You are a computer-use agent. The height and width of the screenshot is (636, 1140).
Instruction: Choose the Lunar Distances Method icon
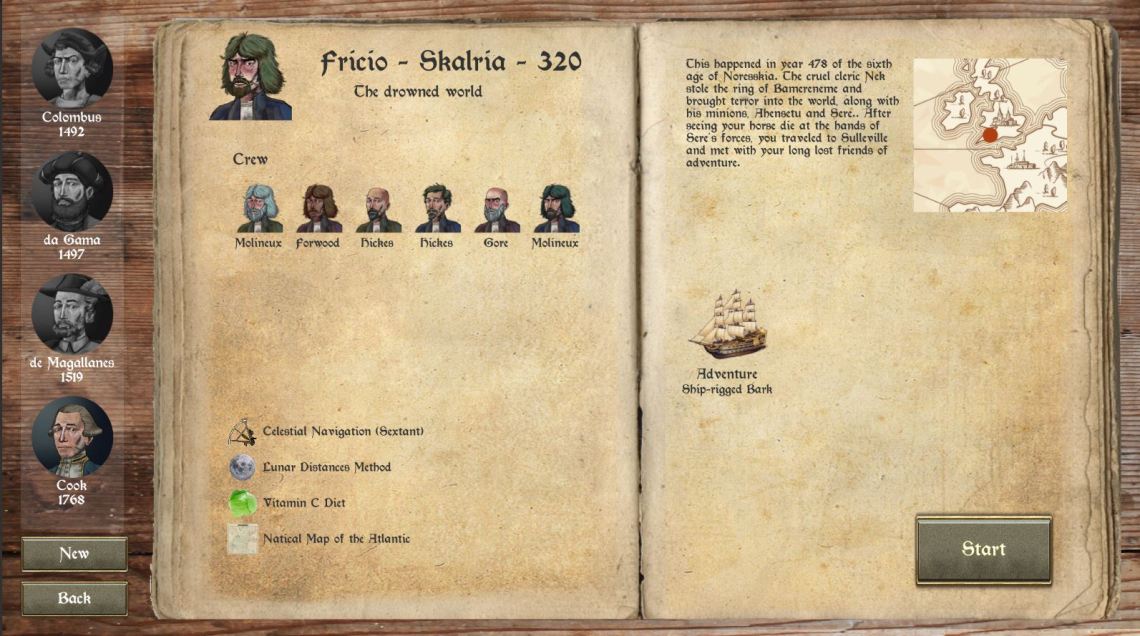point(242,467)
